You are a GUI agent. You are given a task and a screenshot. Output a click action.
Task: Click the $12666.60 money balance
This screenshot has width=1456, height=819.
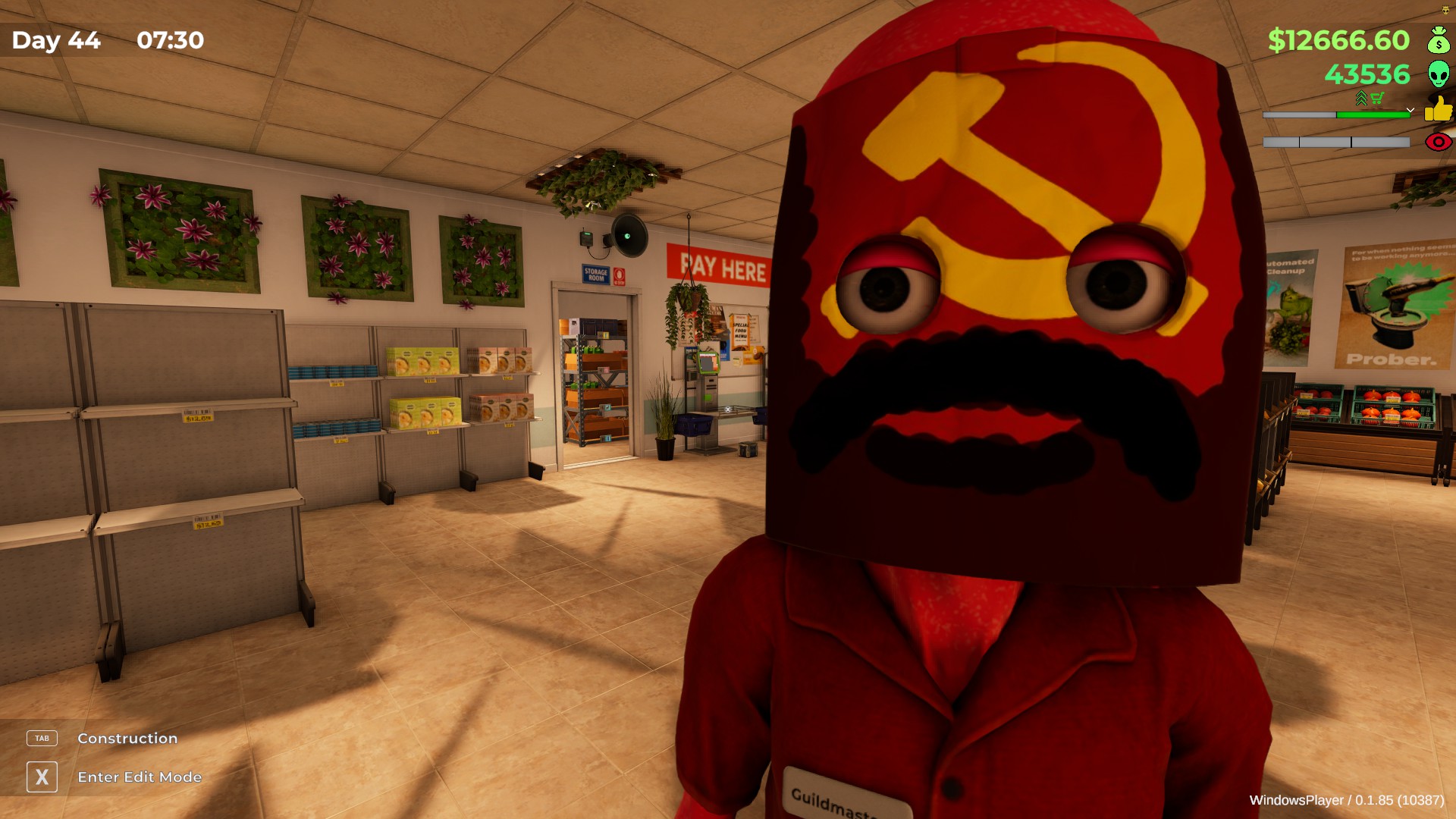[x=1338, y=40]
